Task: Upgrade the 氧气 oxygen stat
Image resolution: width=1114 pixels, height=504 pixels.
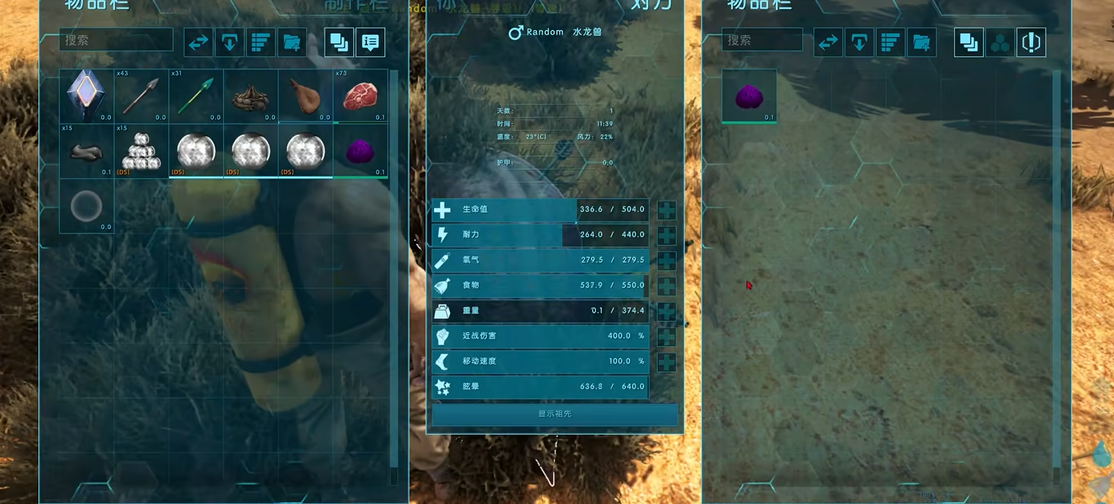Action: click(666, 260)
